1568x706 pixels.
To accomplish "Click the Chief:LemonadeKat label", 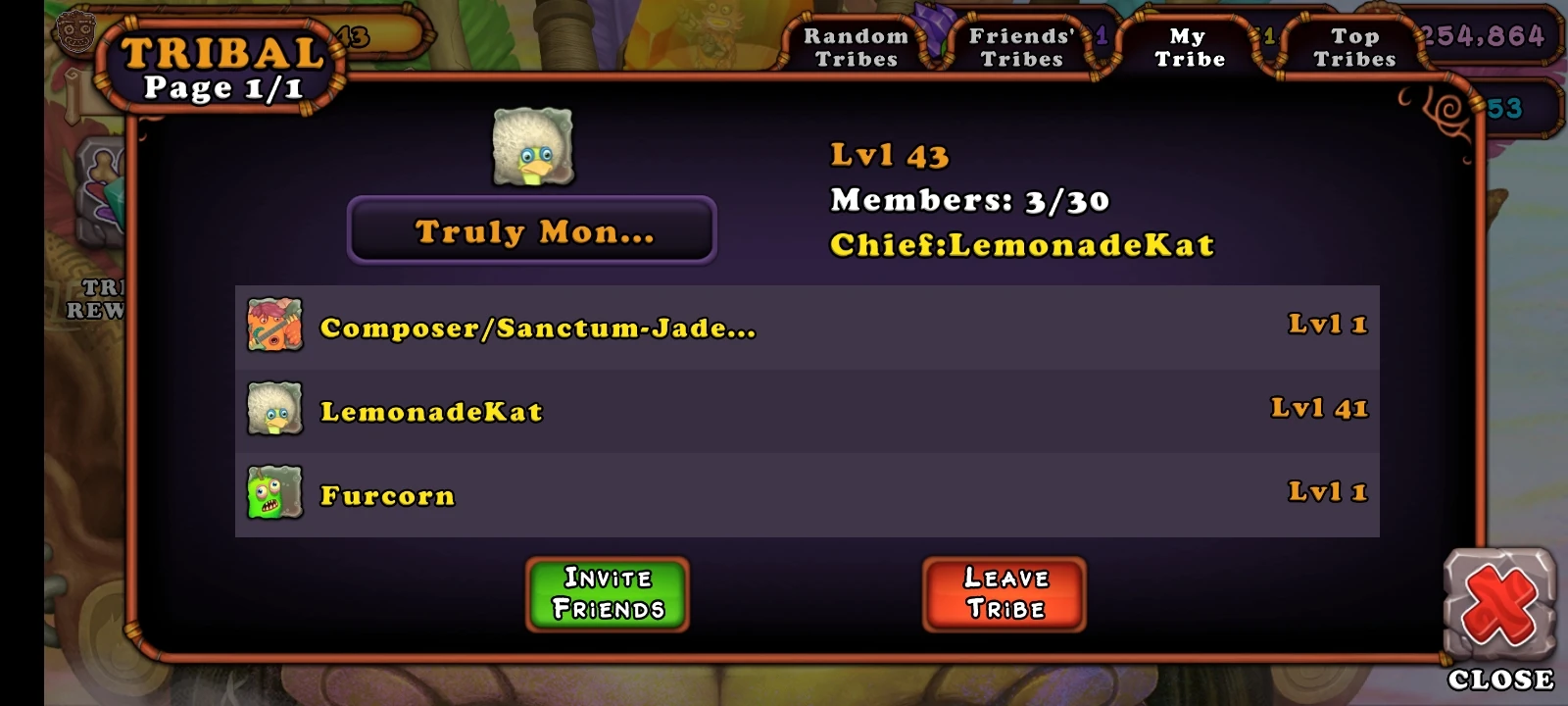I will (x=1021, y=245).
